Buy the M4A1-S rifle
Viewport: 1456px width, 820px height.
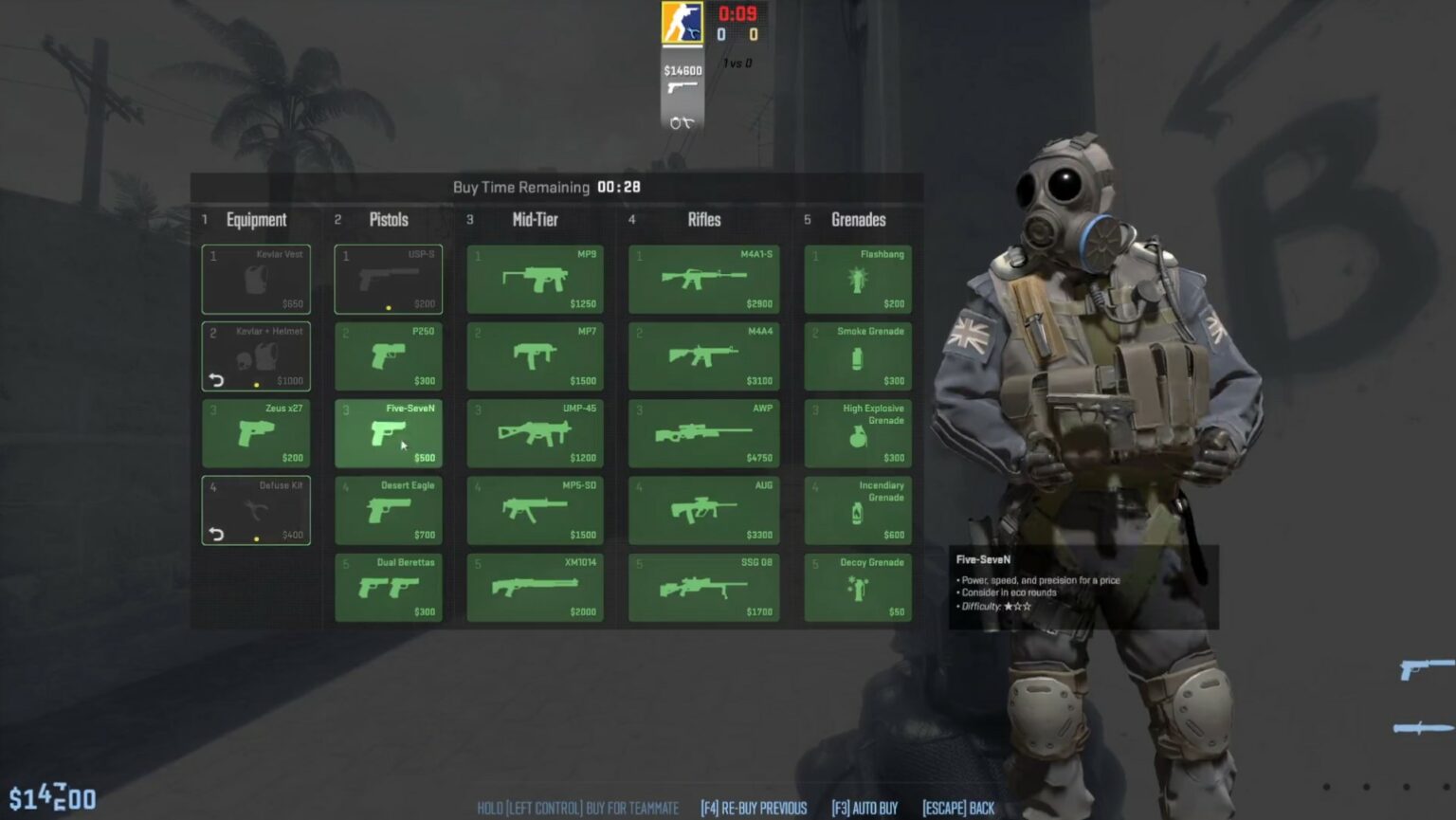tap(704, 279)
